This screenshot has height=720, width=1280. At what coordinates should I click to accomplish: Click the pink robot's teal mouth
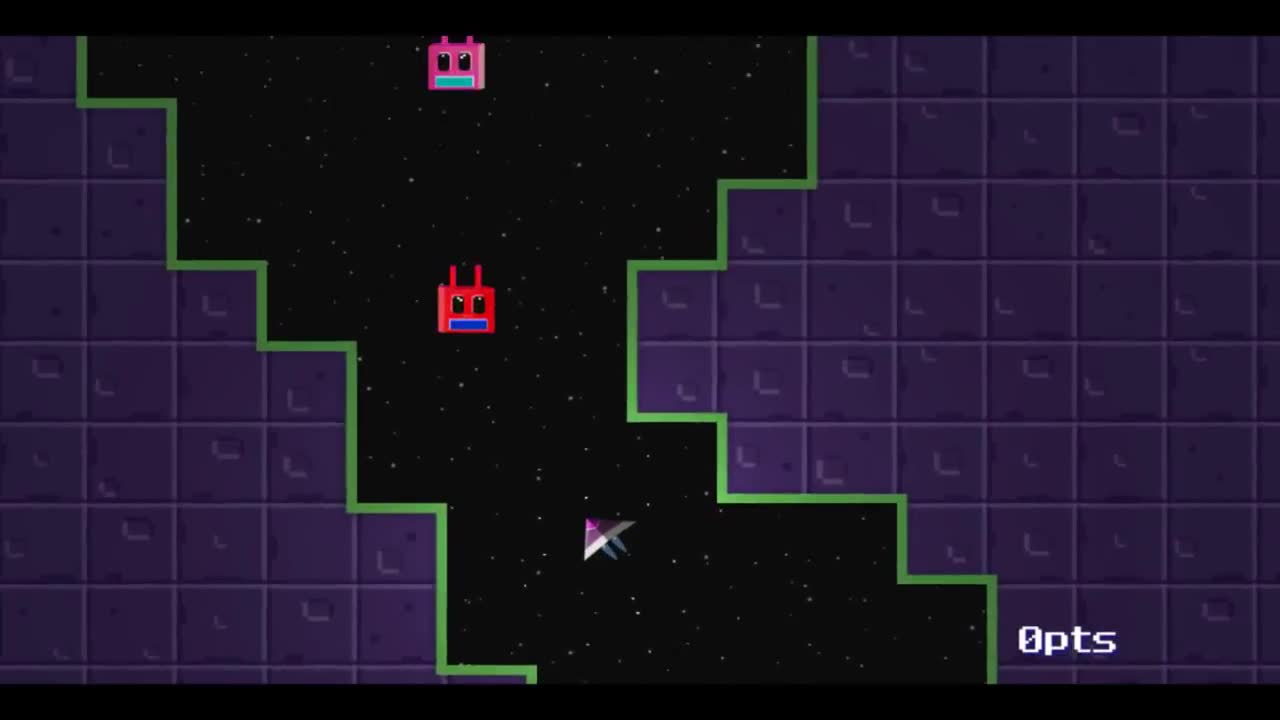point(453,81)
